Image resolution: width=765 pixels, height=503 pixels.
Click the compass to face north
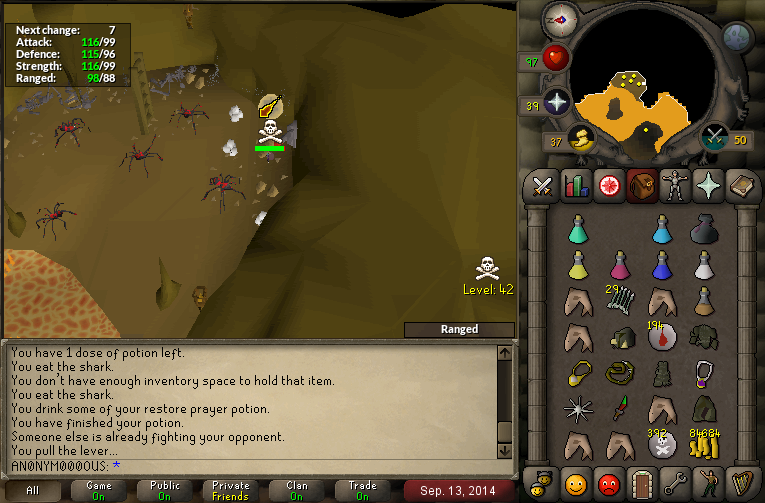tap(558, 19)
